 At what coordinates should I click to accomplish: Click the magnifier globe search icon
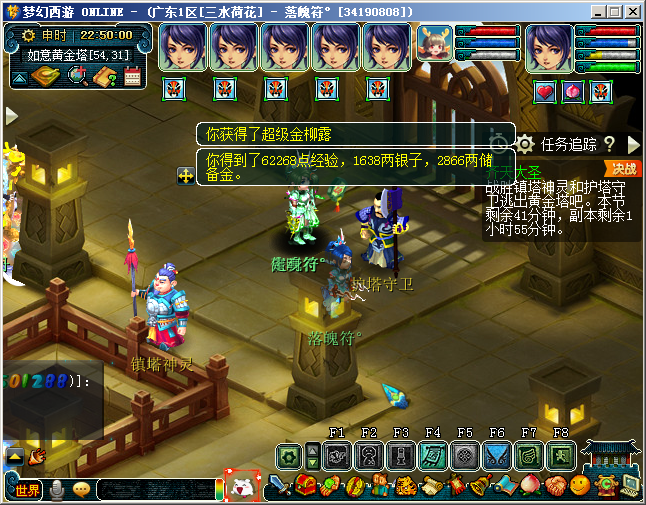point(76,77)
